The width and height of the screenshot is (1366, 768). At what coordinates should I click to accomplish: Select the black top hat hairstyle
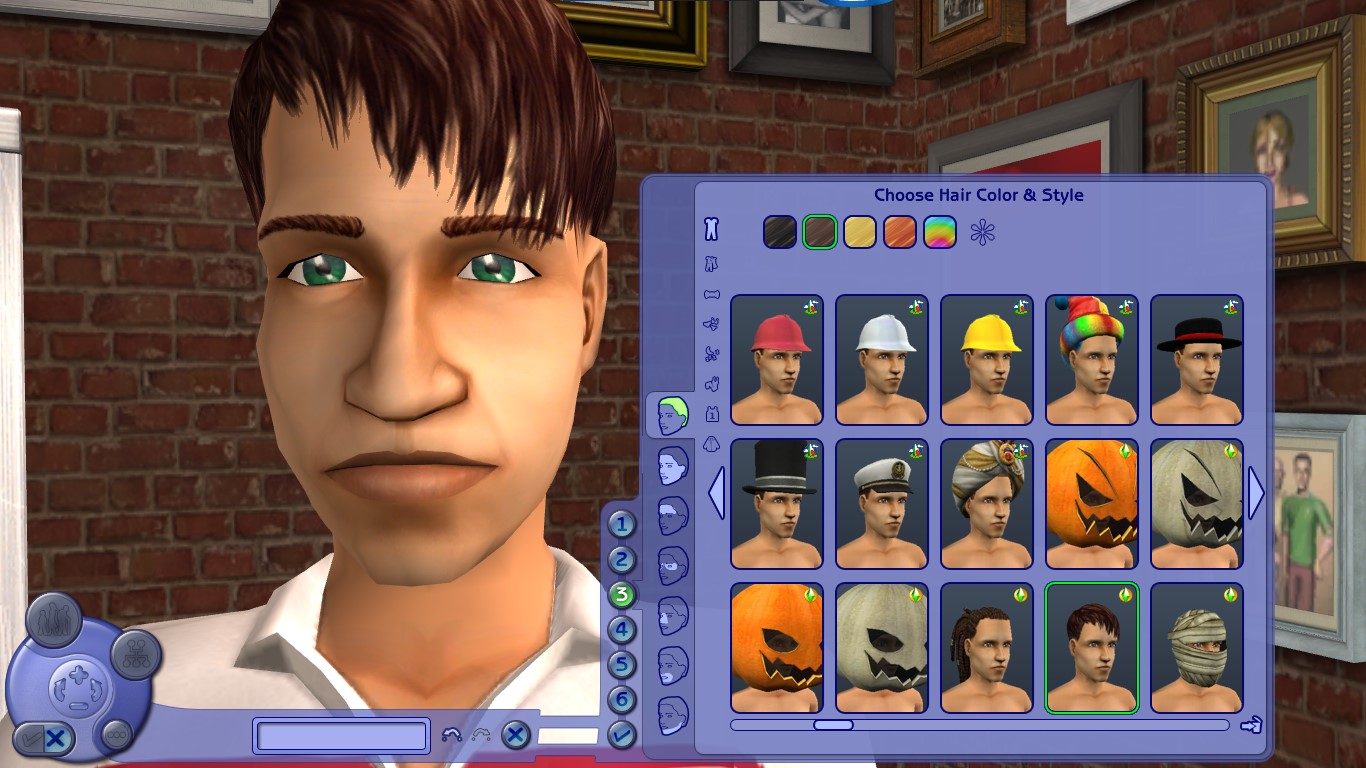(777, 503)
